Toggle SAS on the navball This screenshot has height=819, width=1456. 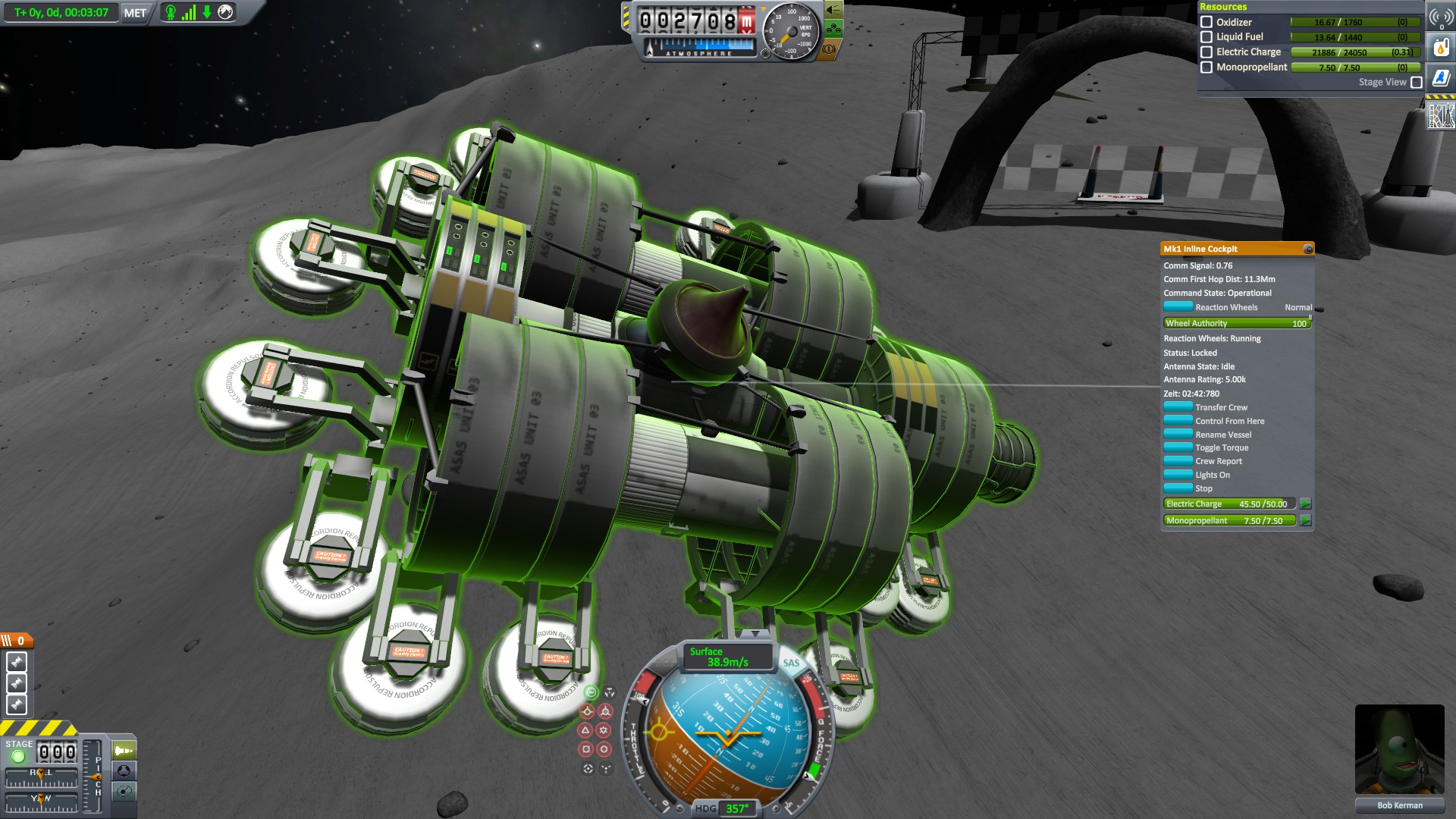pos(791,663)
